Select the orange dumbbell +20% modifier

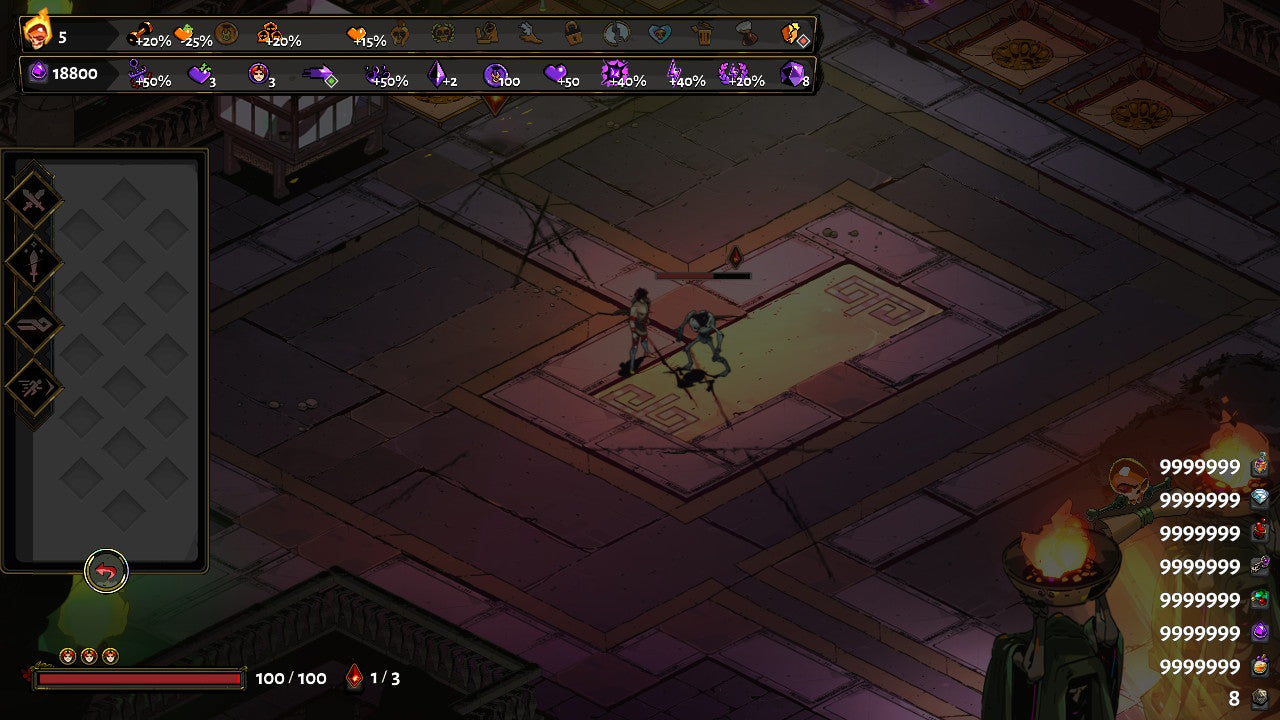(140, 34)
